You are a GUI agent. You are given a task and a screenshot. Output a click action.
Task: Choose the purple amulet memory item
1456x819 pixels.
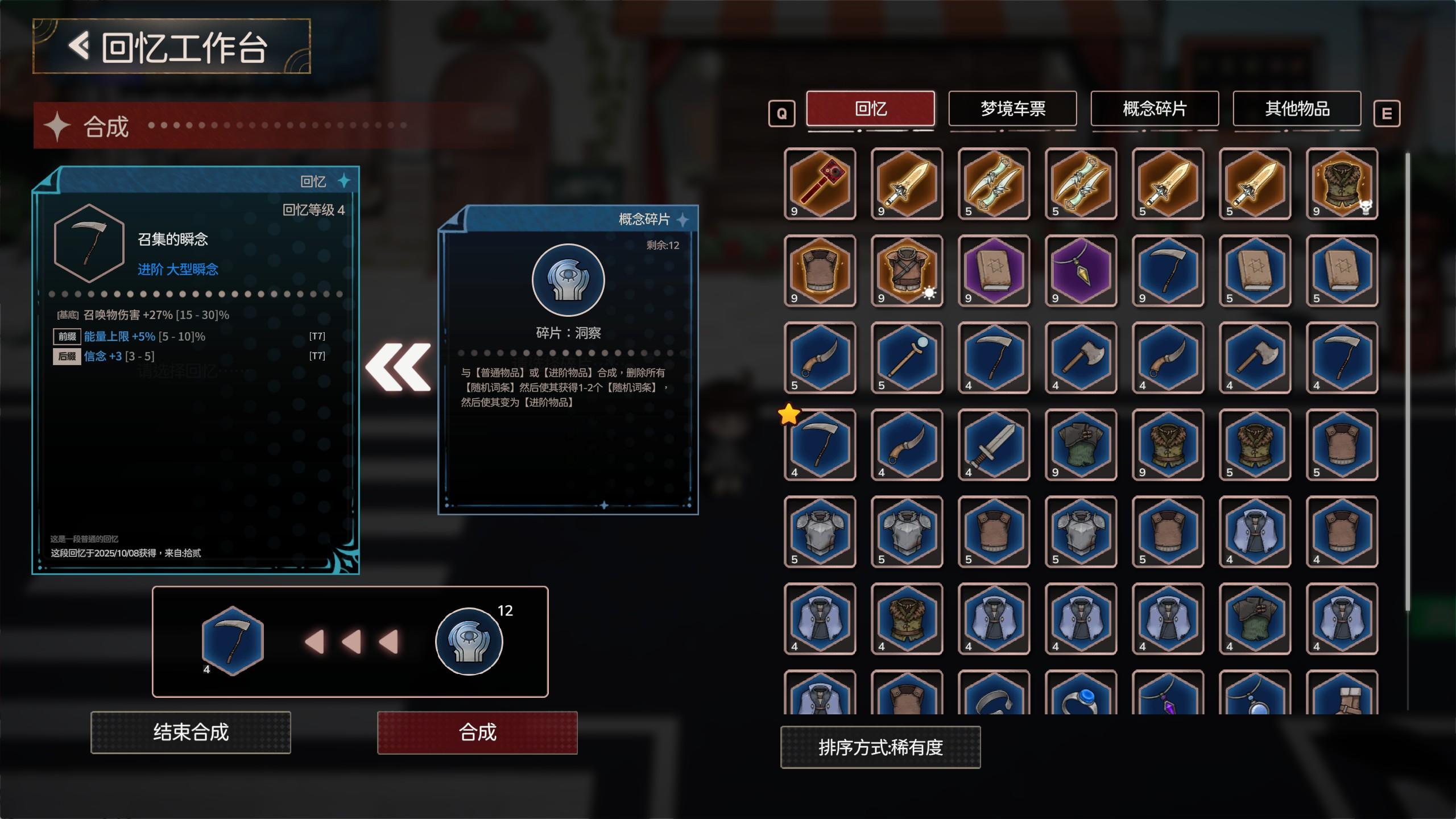point(1082,272)
